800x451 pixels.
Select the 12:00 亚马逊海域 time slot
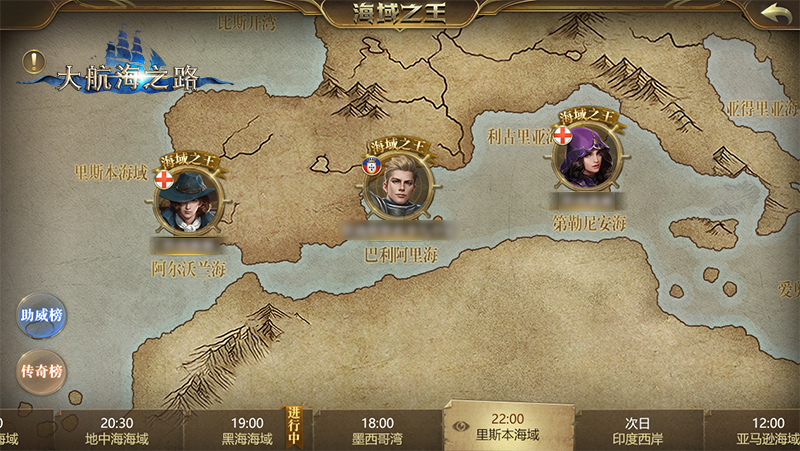(x=766, y=430)
